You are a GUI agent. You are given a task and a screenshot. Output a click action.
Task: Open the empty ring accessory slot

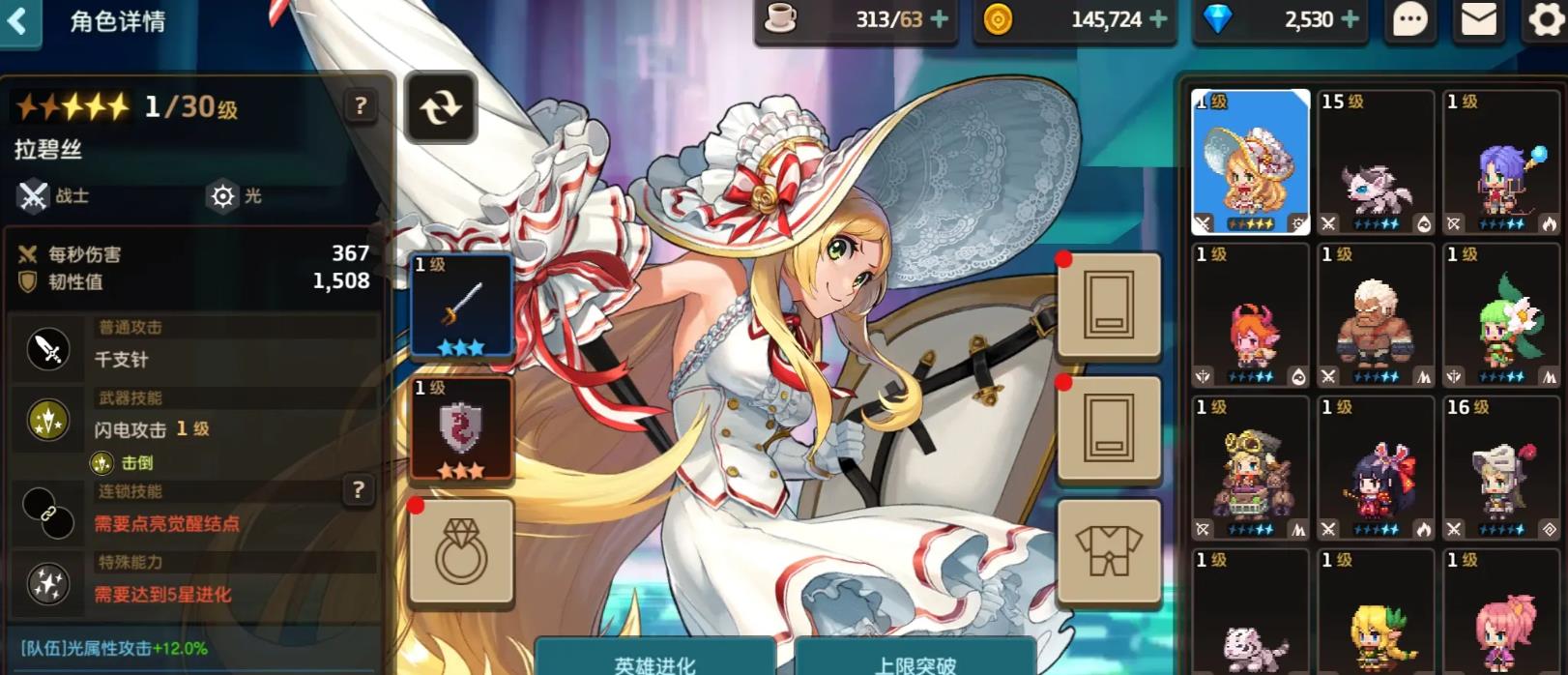coord(461,552)
